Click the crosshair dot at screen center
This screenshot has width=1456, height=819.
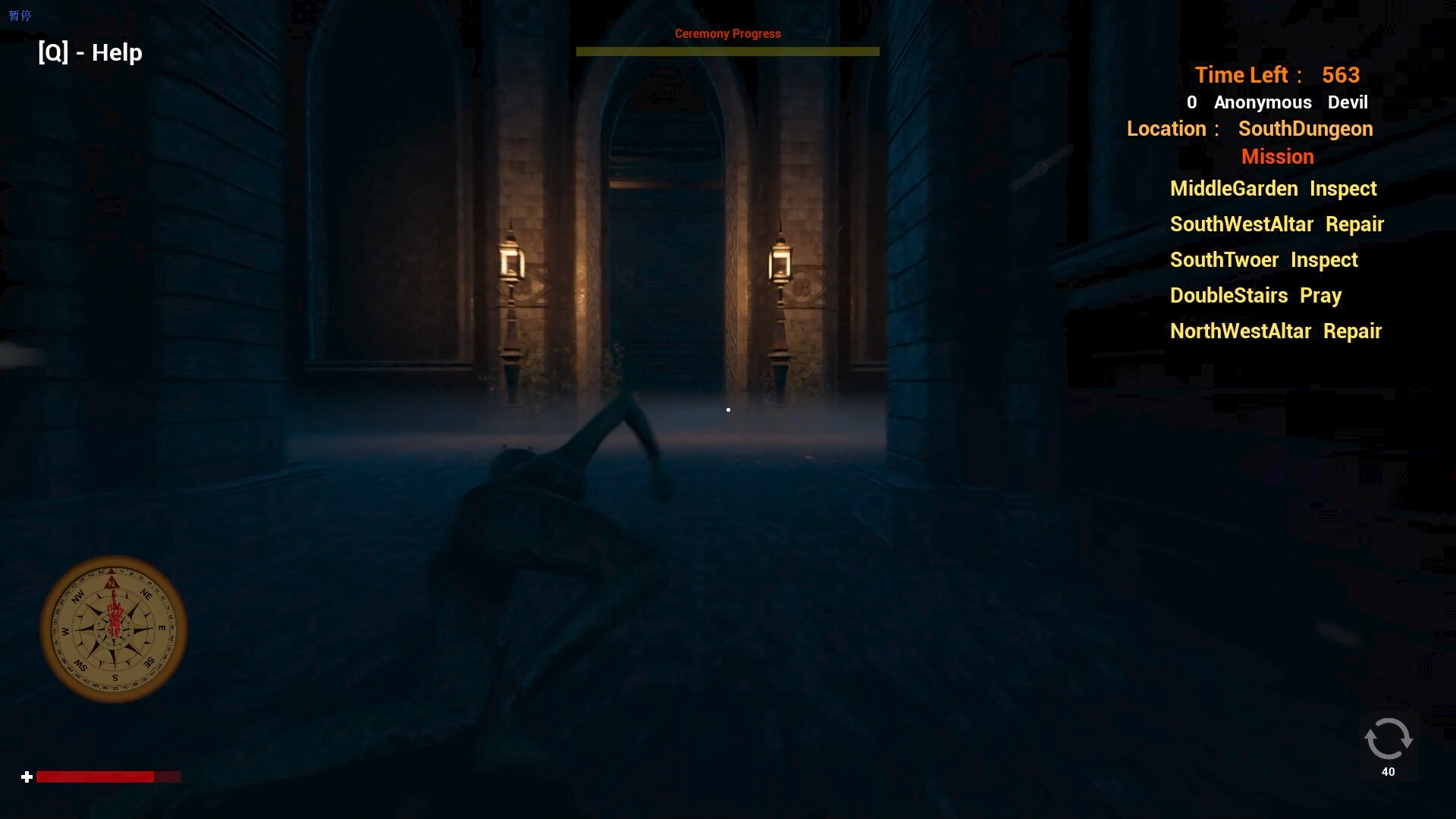coord(728,409)
